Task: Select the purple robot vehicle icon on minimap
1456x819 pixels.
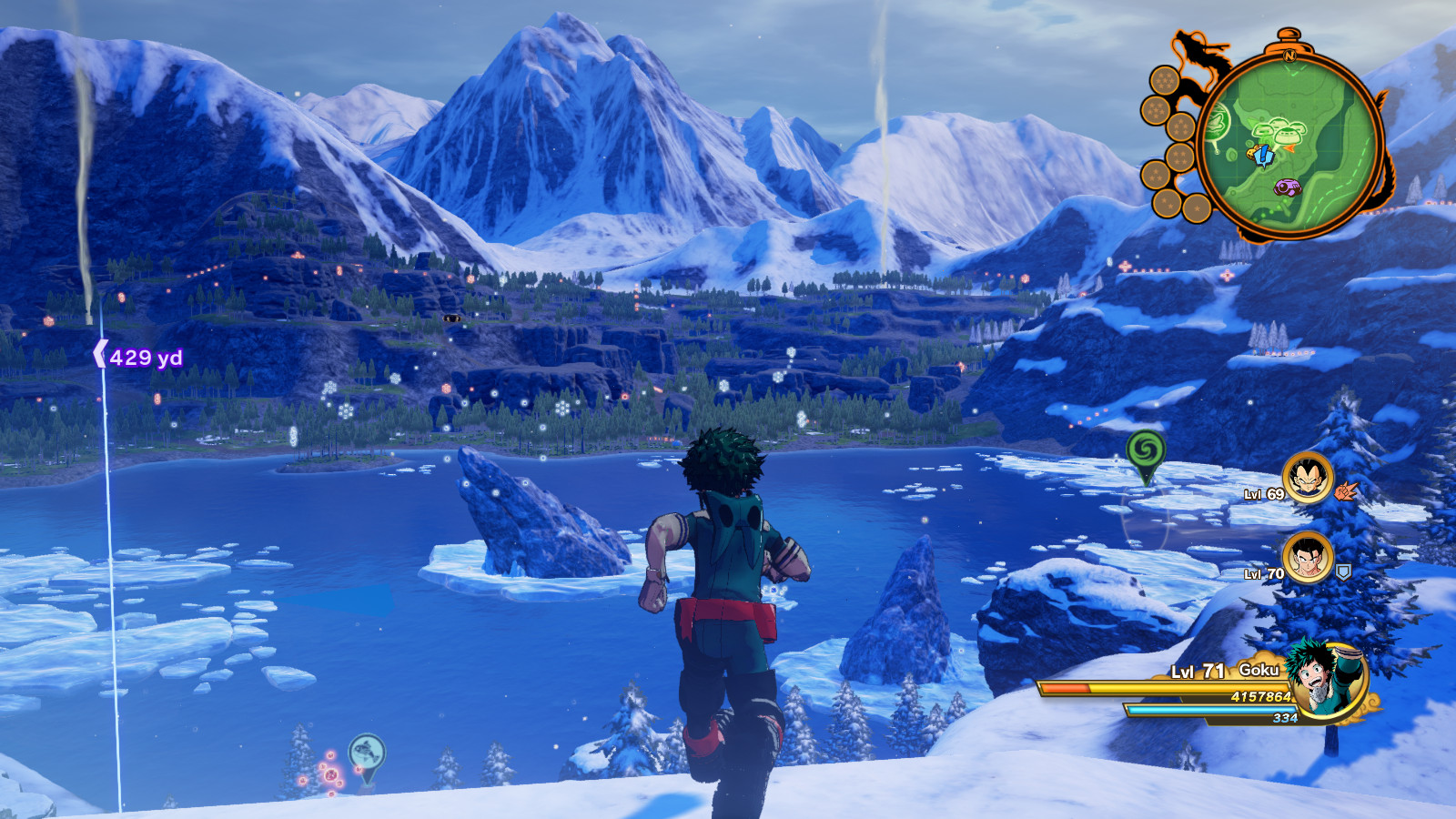Action: (x=1287, y=187)
